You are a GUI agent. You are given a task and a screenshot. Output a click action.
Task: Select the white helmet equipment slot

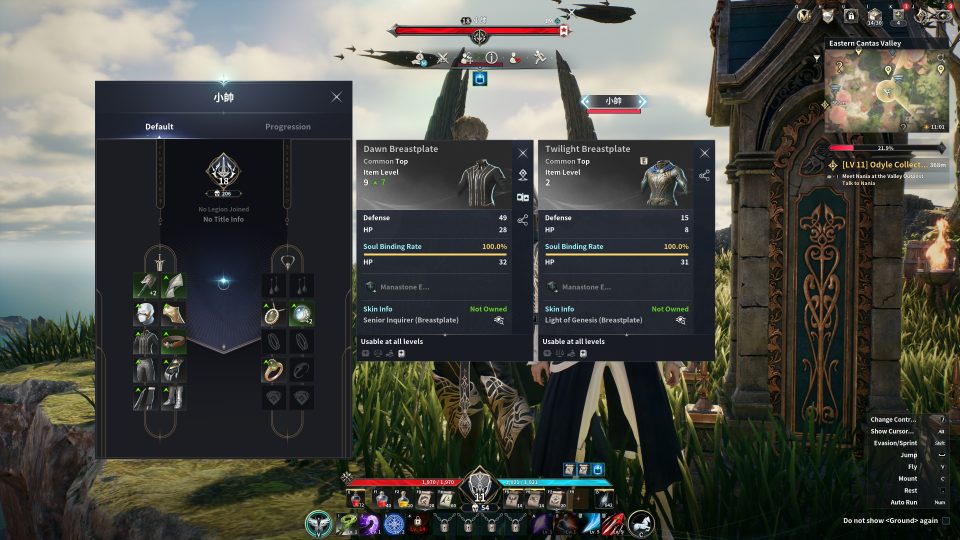click(x=145, y=314)
